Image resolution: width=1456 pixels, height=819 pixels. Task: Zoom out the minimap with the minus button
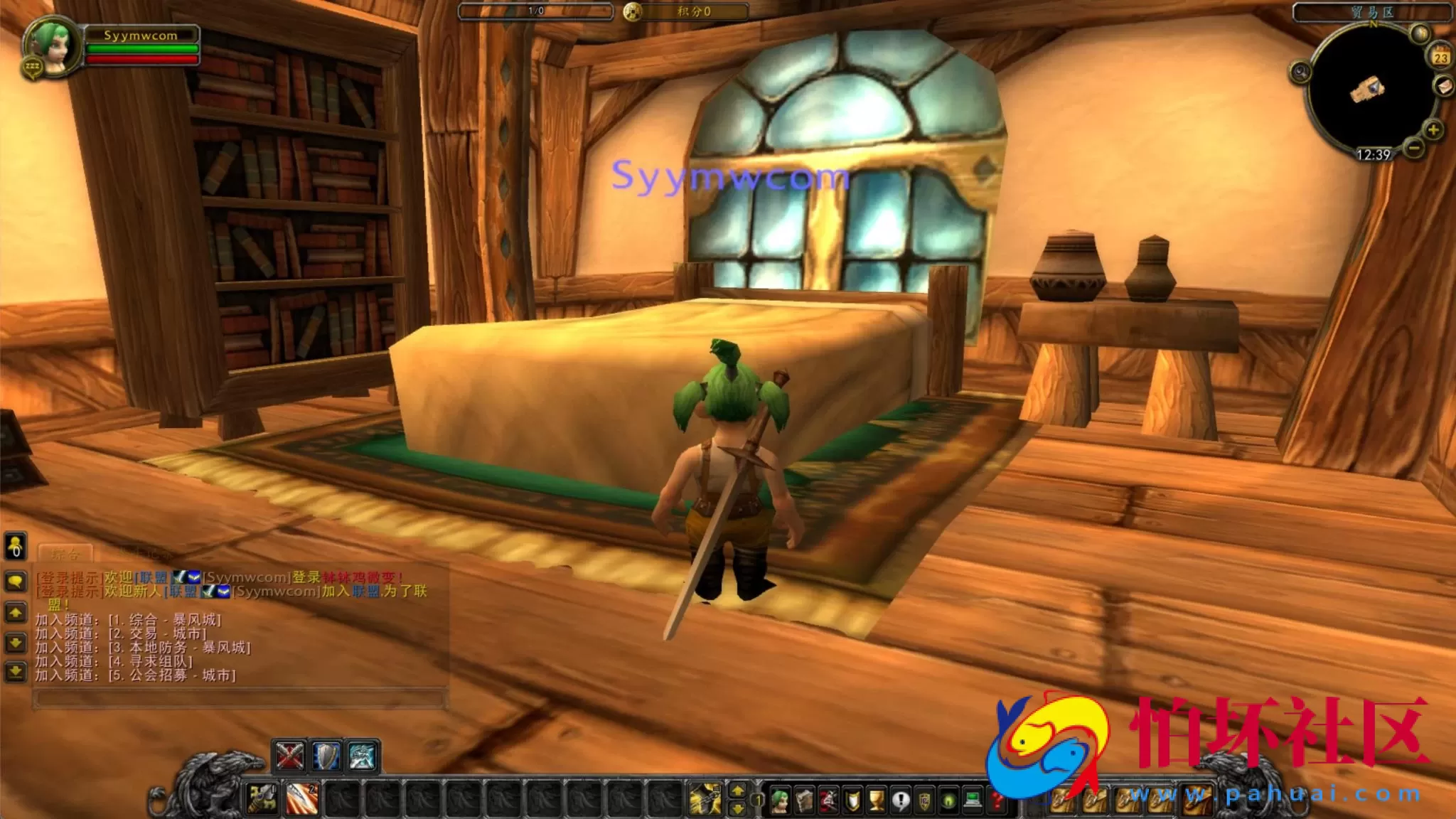pyautogui.click(x=1414, y=146)
